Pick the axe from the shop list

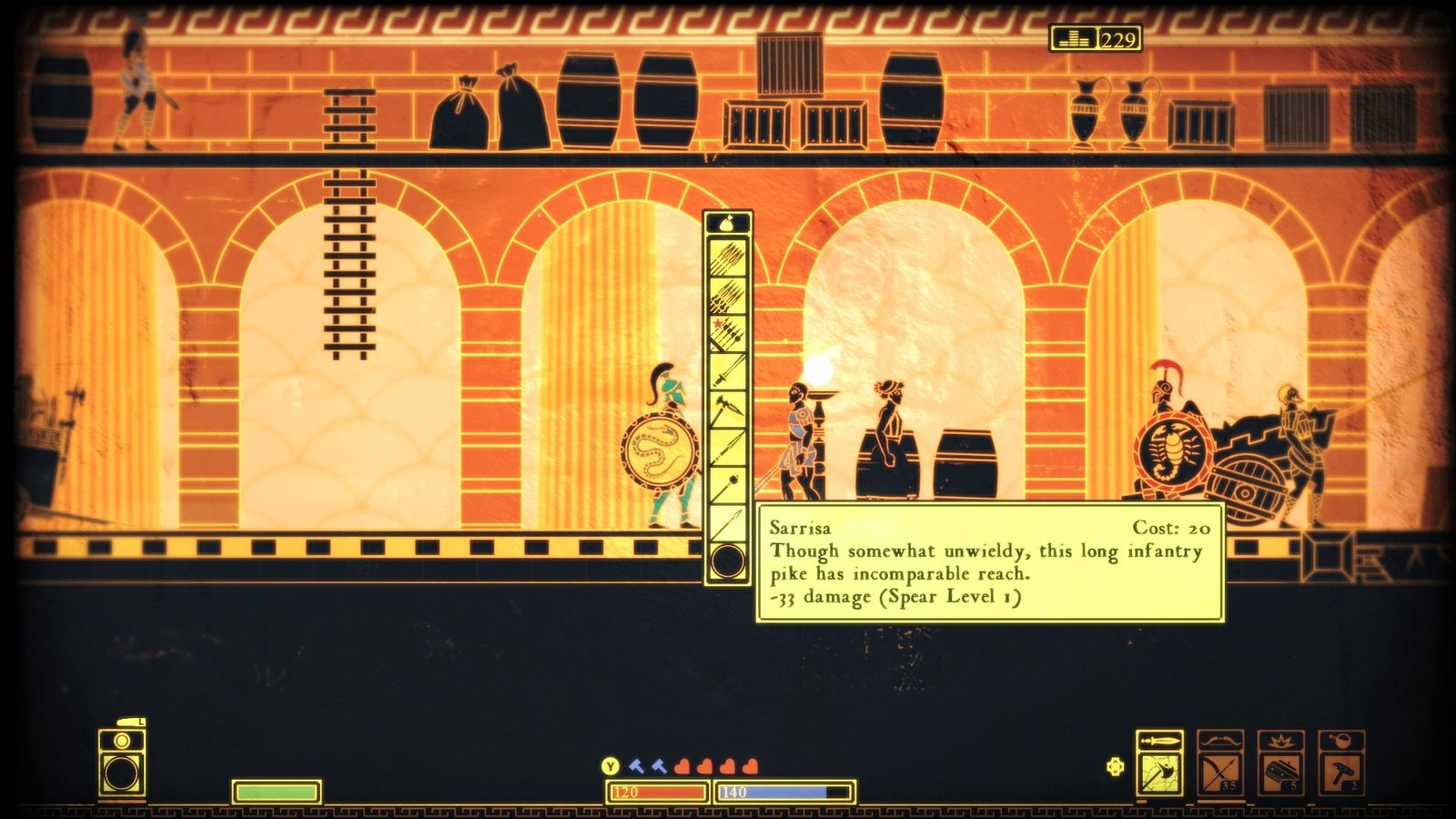click(x=728, y=410)
